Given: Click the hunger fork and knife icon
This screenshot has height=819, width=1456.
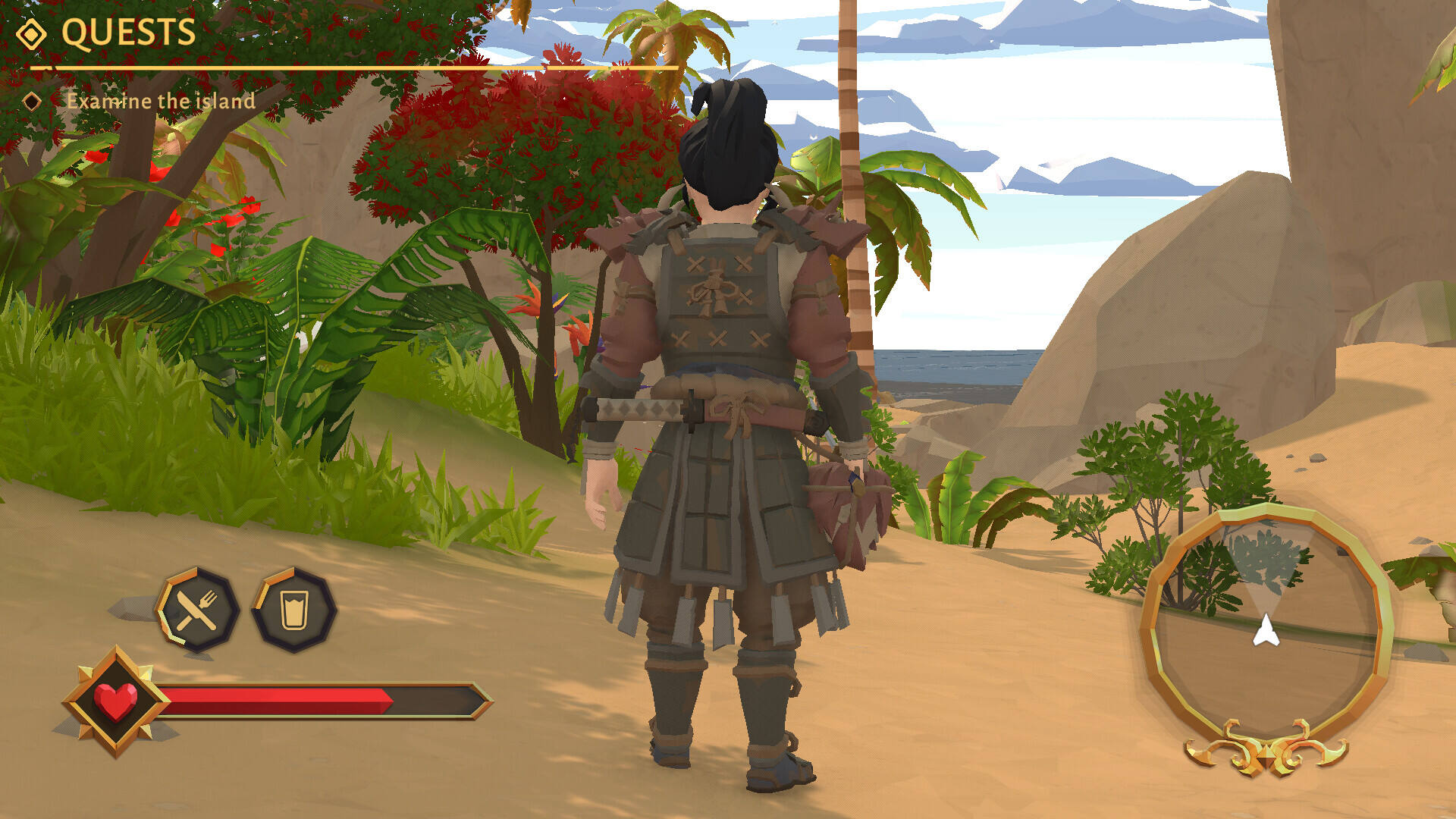Looking at the screenshot, I should click(197, 610).
